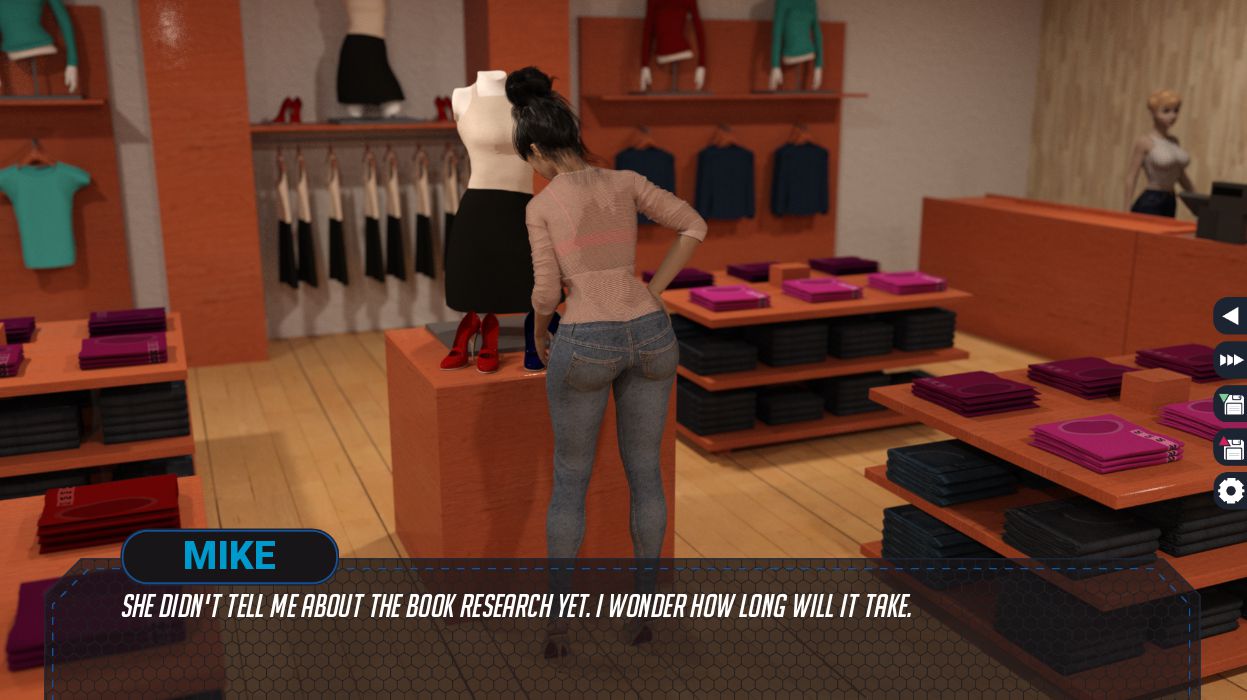1247x700 pixels.
Task: Click the floppy disk icon with red arrow
Action: (1231, 448)
